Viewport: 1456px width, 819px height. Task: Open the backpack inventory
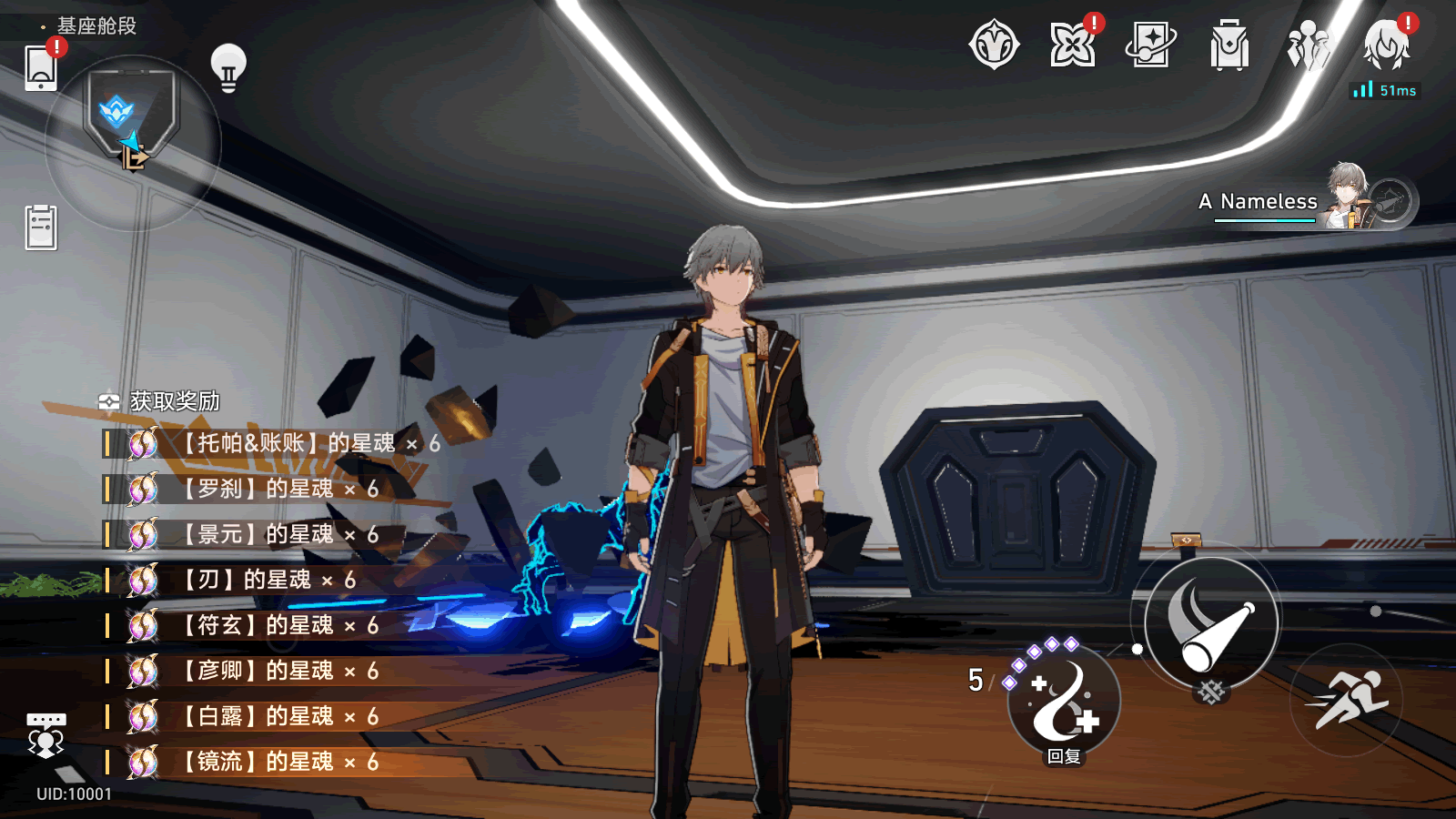[x=1228, y=45]
